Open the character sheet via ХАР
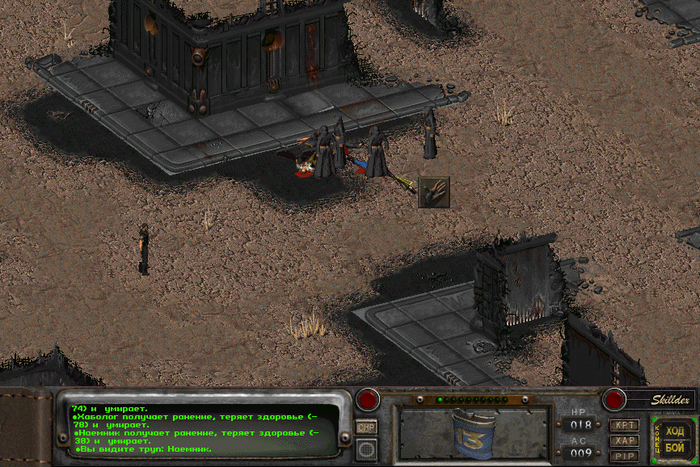Image resolution: width=700 pixels, height=467 pixels. tap(624, 440)
